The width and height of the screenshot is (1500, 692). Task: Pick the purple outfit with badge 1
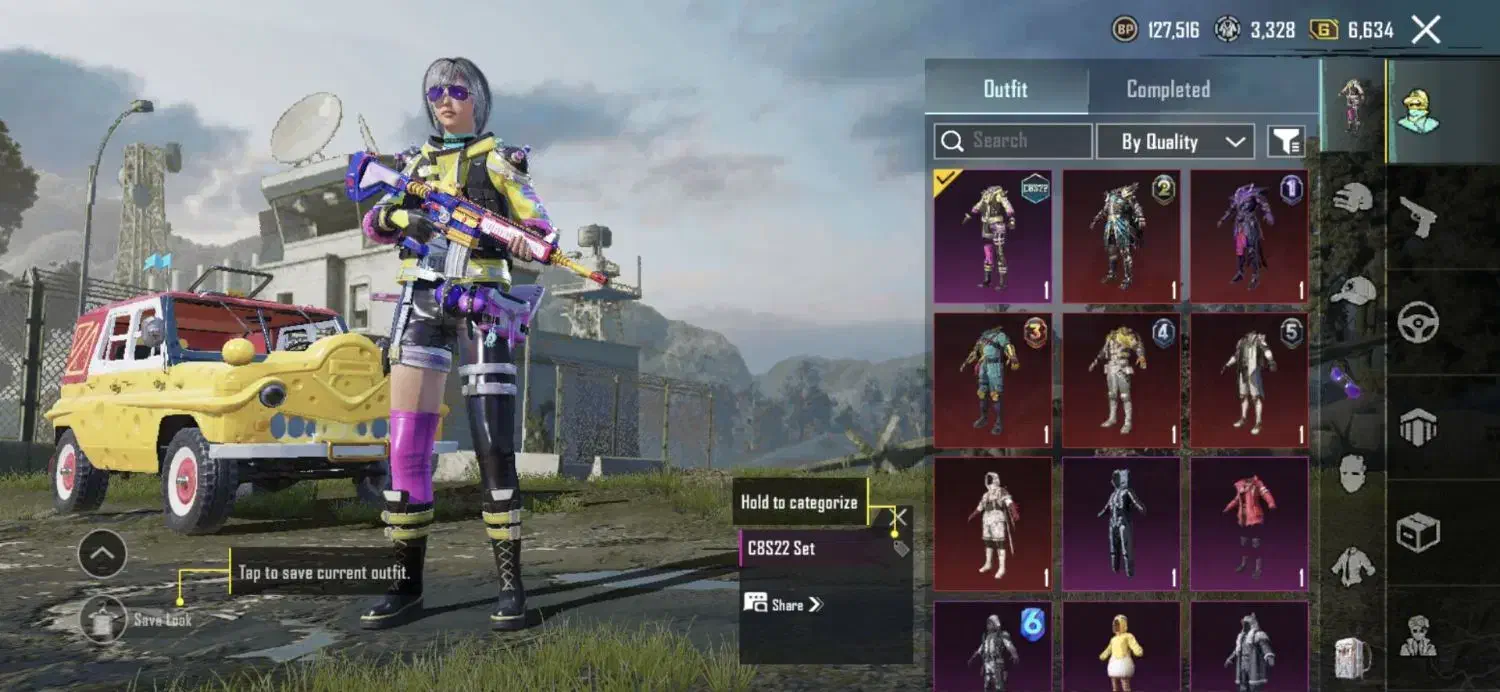1249,237
